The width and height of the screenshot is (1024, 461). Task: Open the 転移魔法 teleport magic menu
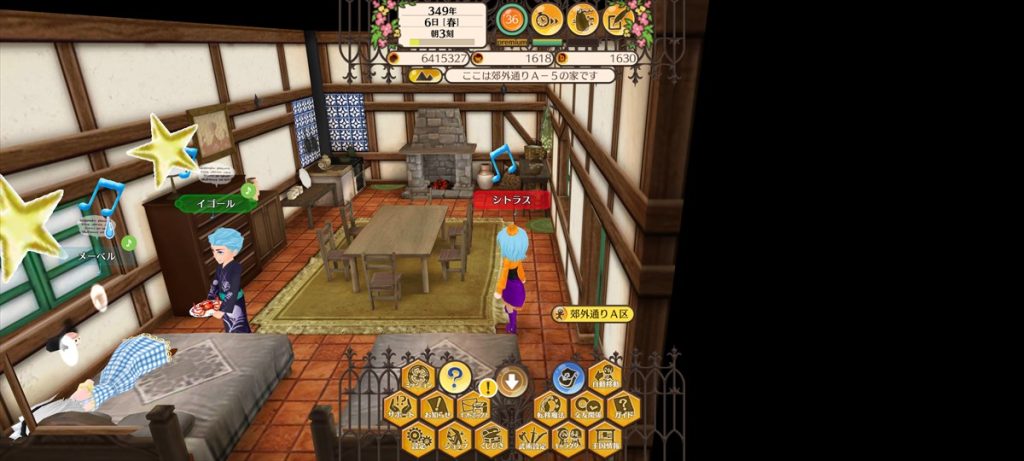552,409
